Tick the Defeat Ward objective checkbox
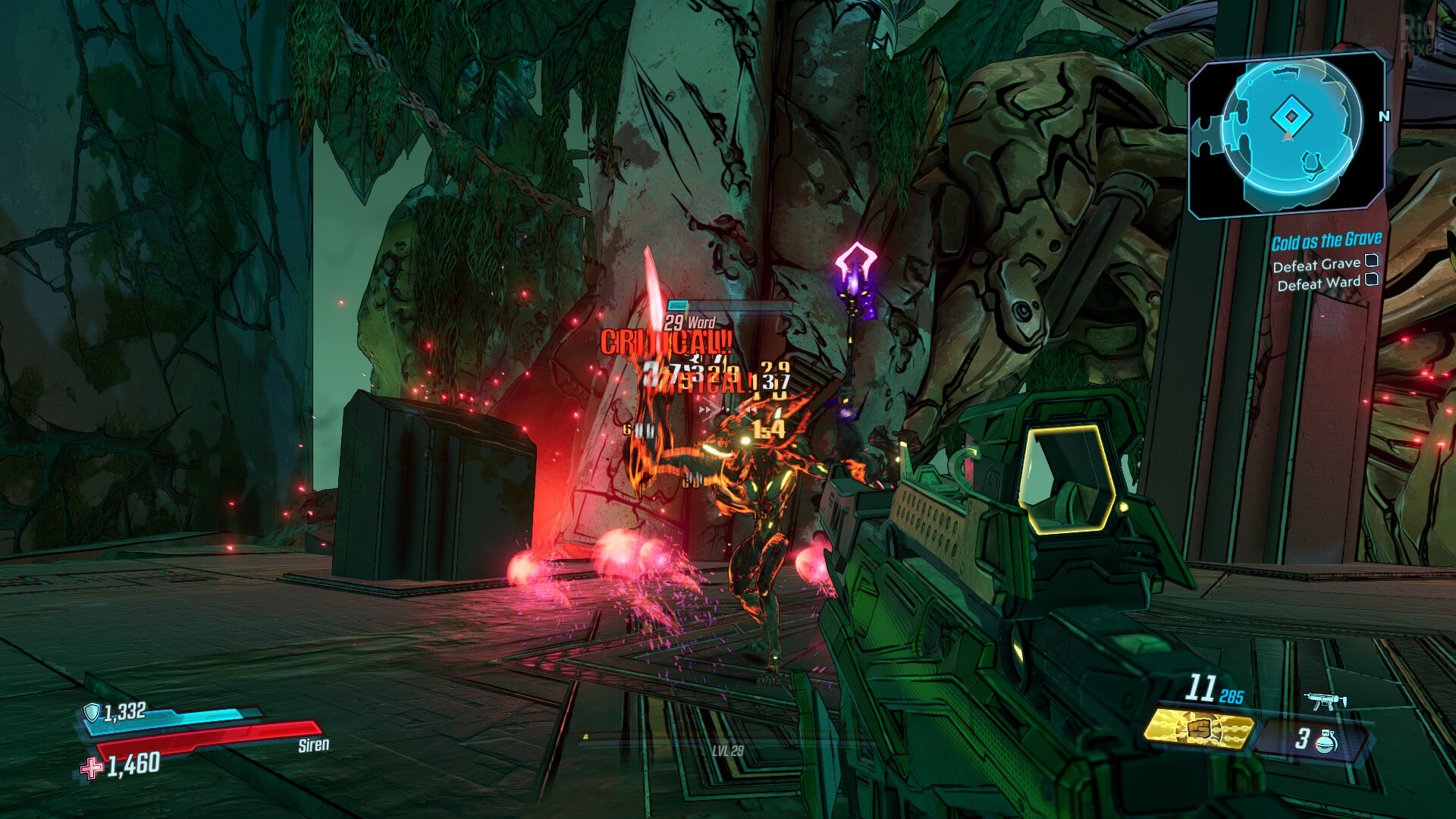Screen dimensions: 1456x819 point(1372,279)
